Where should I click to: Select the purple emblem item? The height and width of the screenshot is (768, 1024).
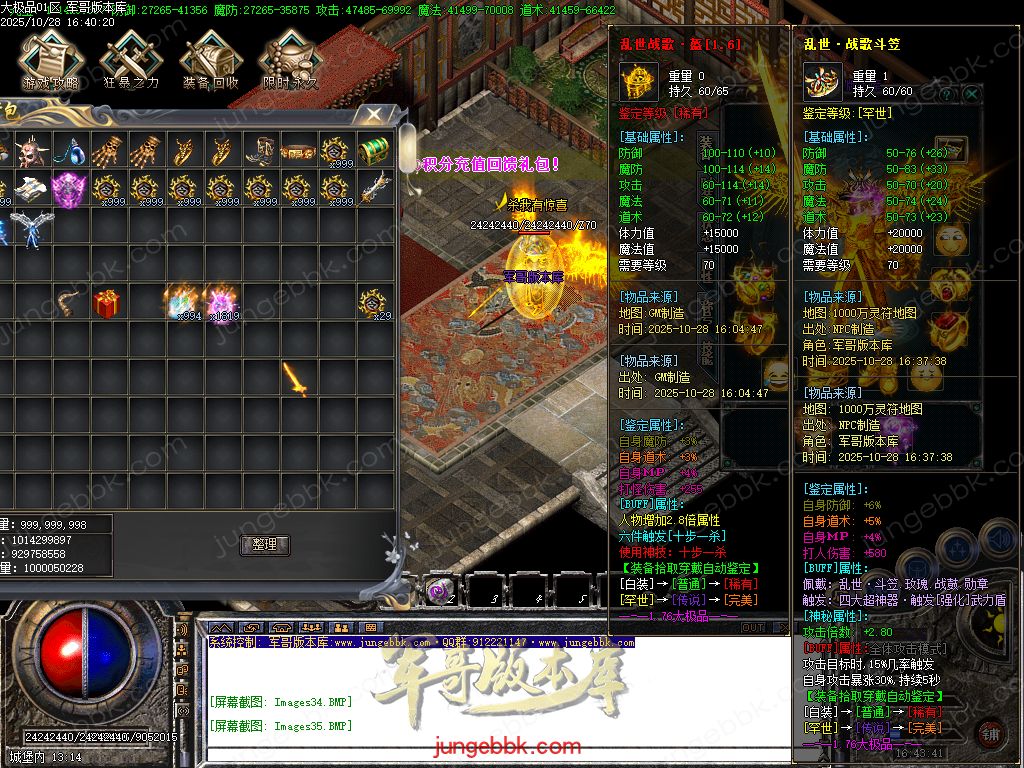pos(69,188)
